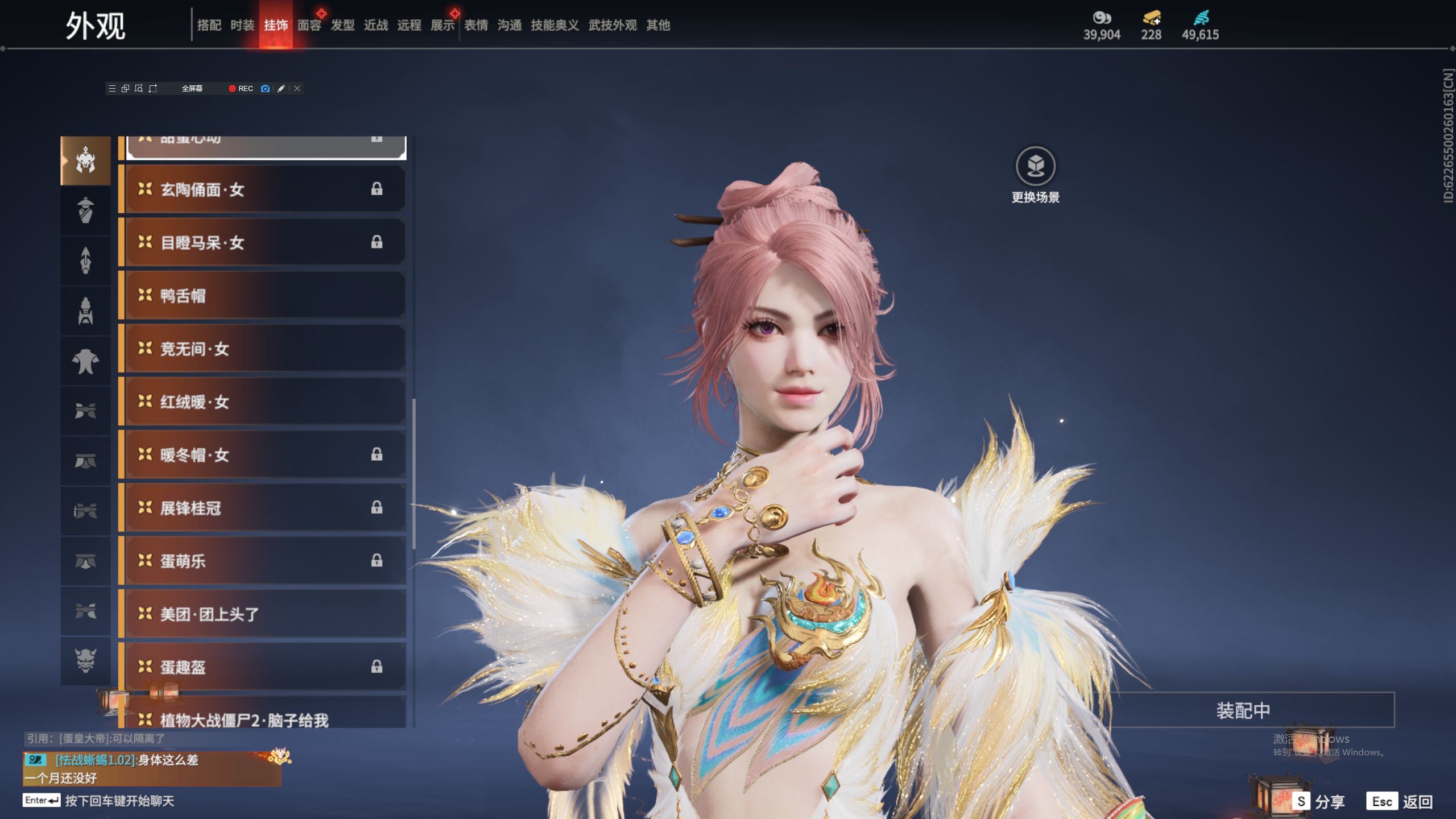Switch to 武技外观 tab
The image size is (1456, 819).
click(612, 25)
